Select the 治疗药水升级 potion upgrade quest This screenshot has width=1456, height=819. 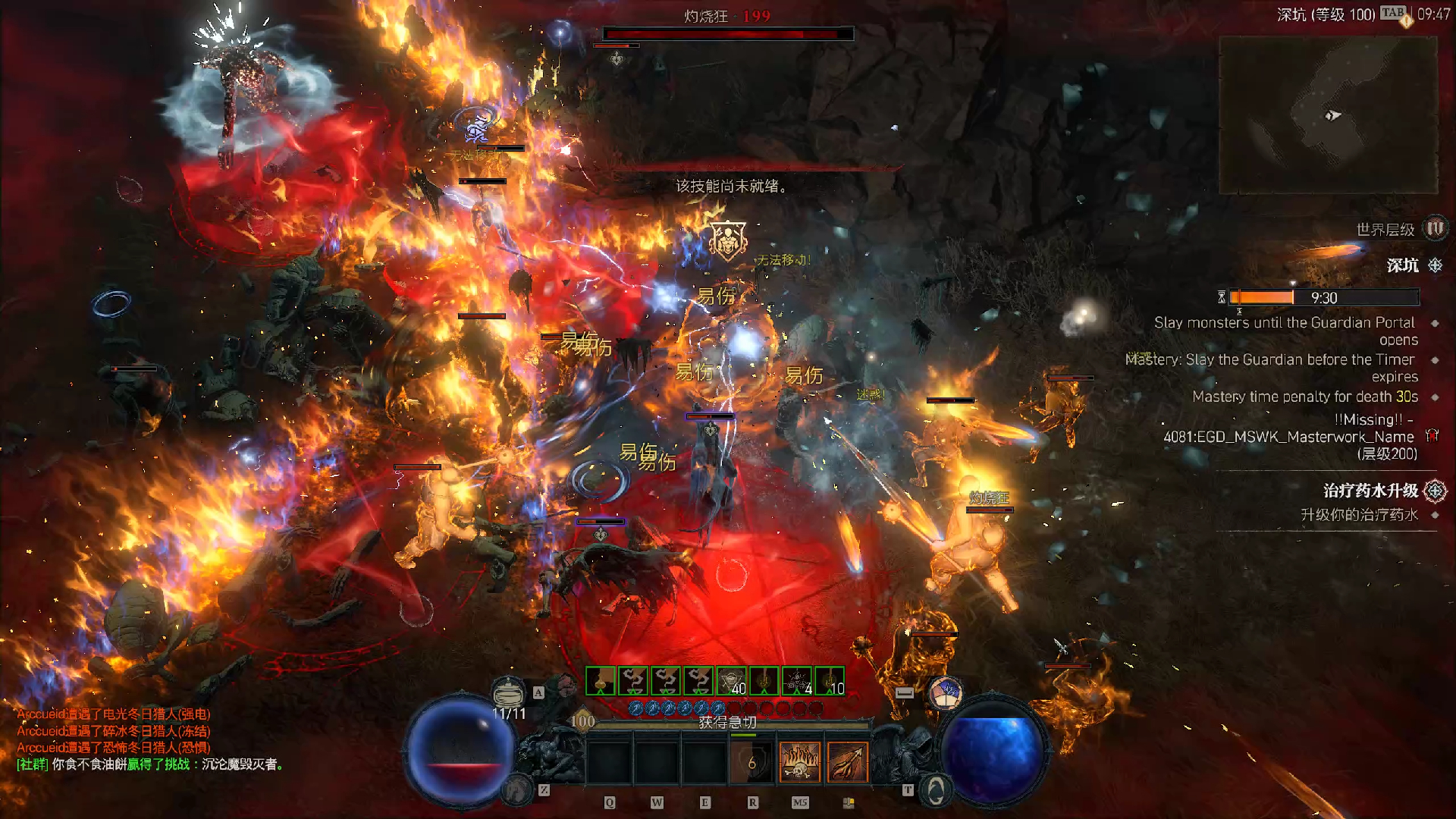point(1371,491)
